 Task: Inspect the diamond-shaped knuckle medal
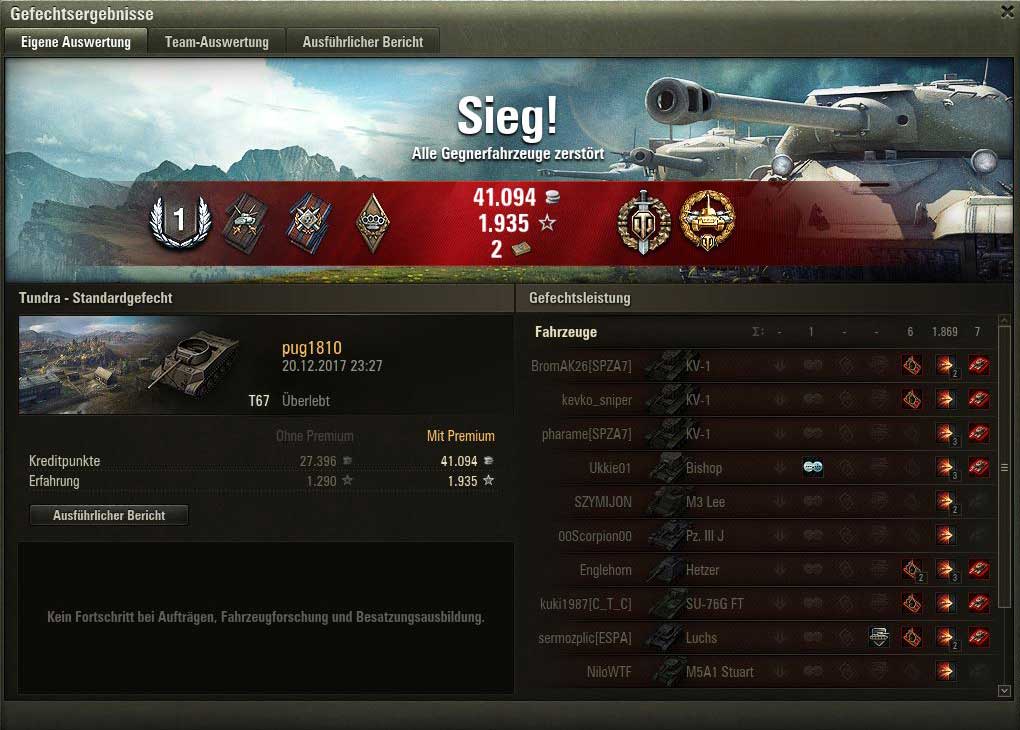coord(373,220)
